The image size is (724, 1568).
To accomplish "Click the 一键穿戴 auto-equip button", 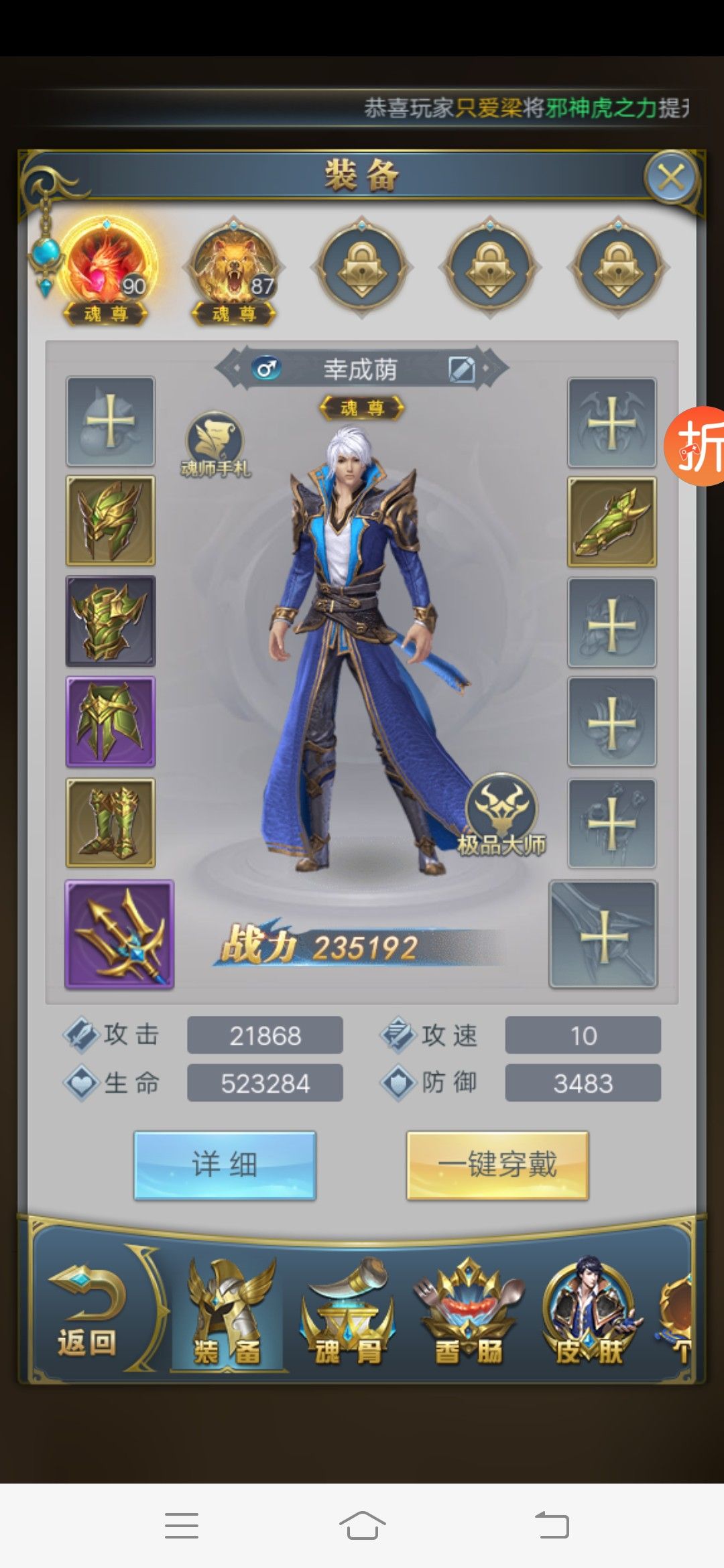I will pos(497,1165).
